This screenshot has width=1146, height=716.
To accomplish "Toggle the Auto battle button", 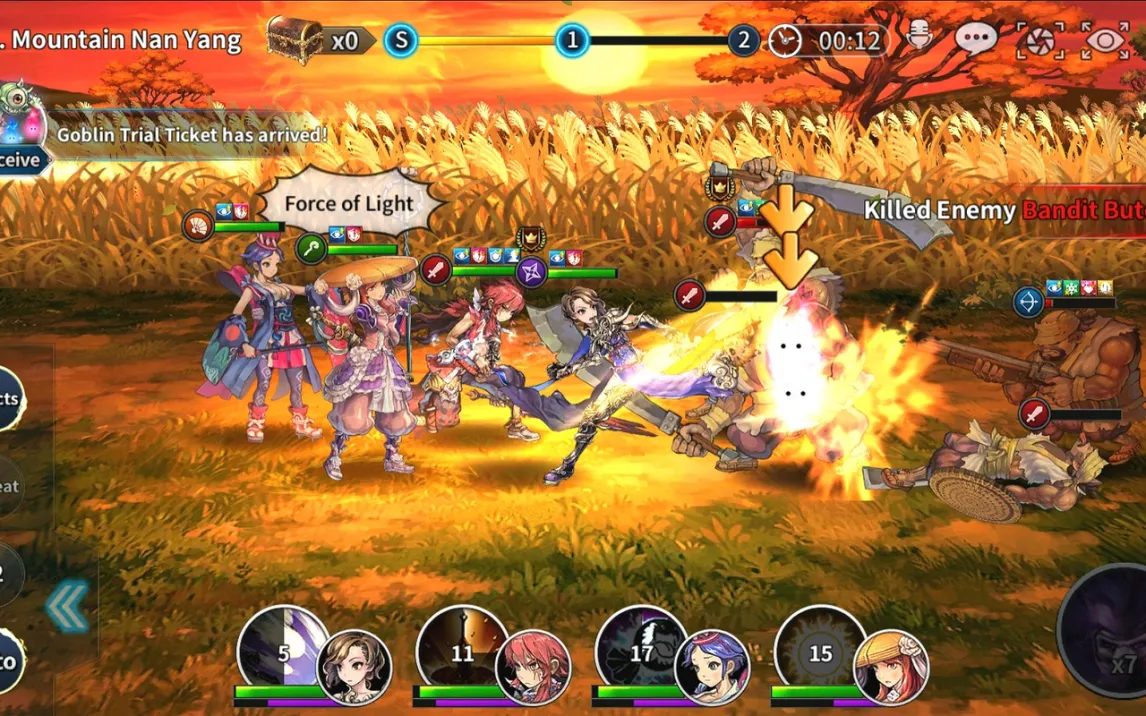I will pyautogui.click(x=10, y=660).
